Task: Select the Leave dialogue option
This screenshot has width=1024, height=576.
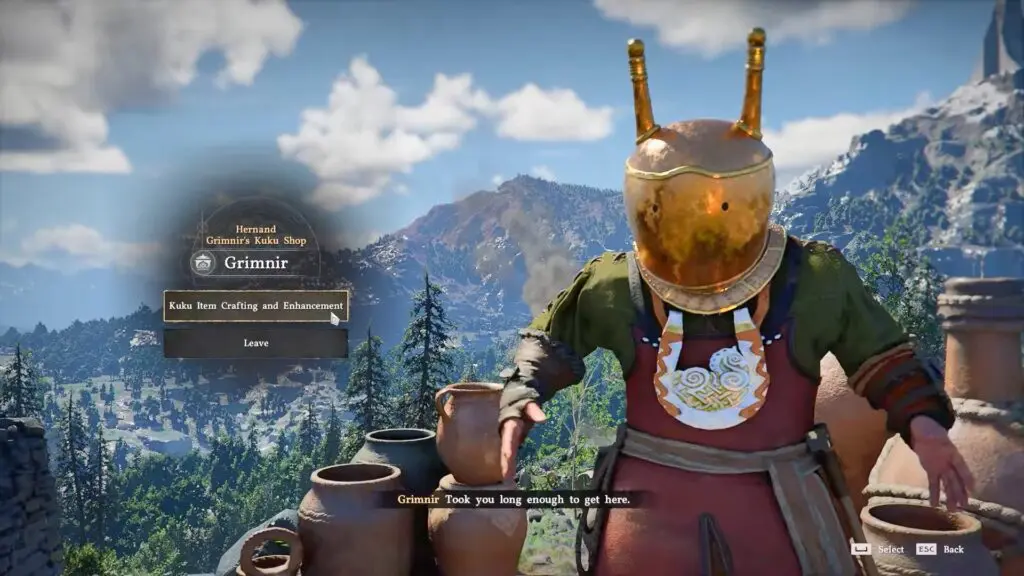Action: [x=255, y=343]
